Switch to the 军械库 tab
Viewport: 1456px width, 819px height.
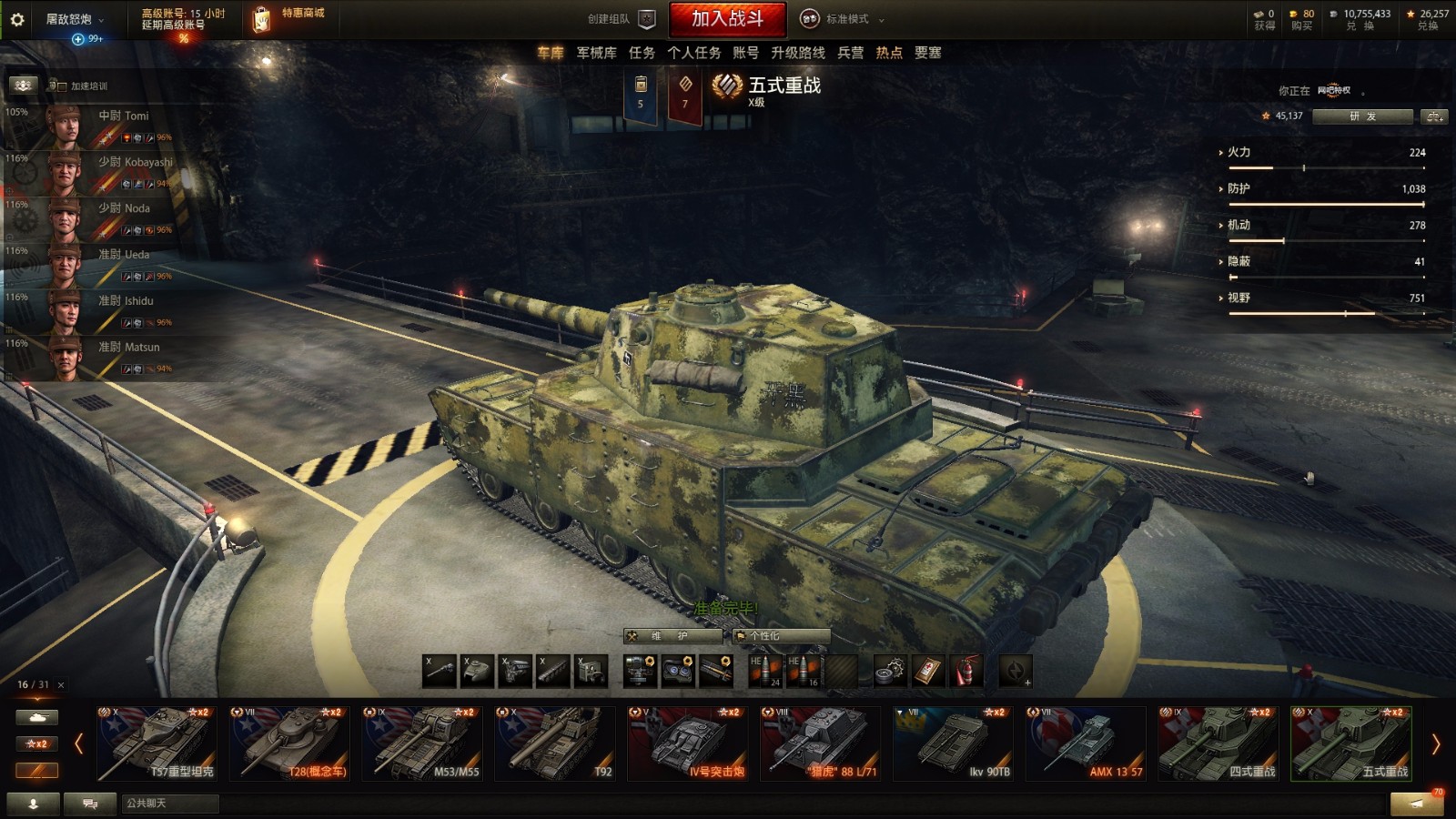[596, 53]
